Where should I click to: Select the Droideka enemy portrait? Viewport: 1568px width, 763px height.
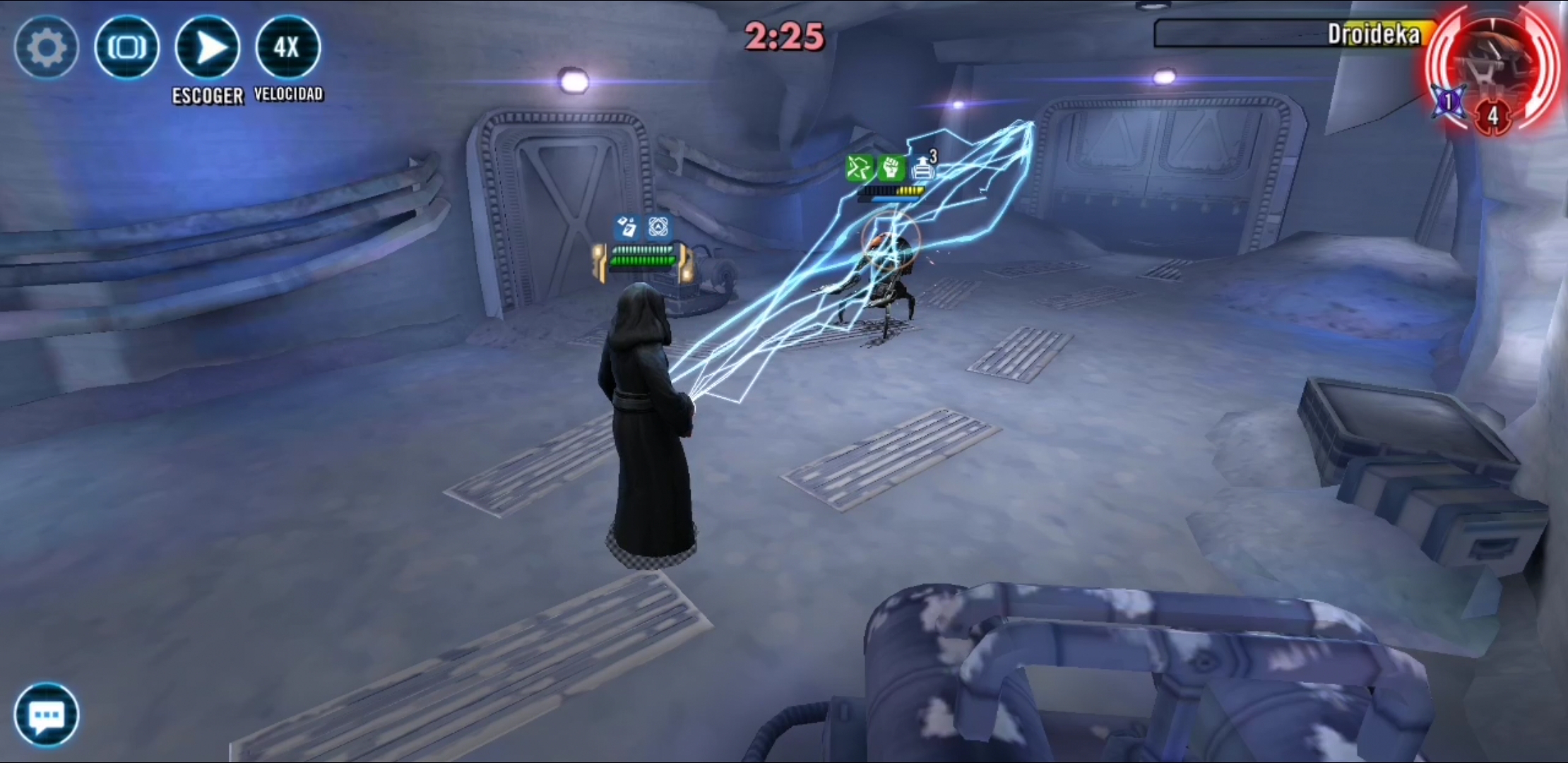click(1494, 67)
